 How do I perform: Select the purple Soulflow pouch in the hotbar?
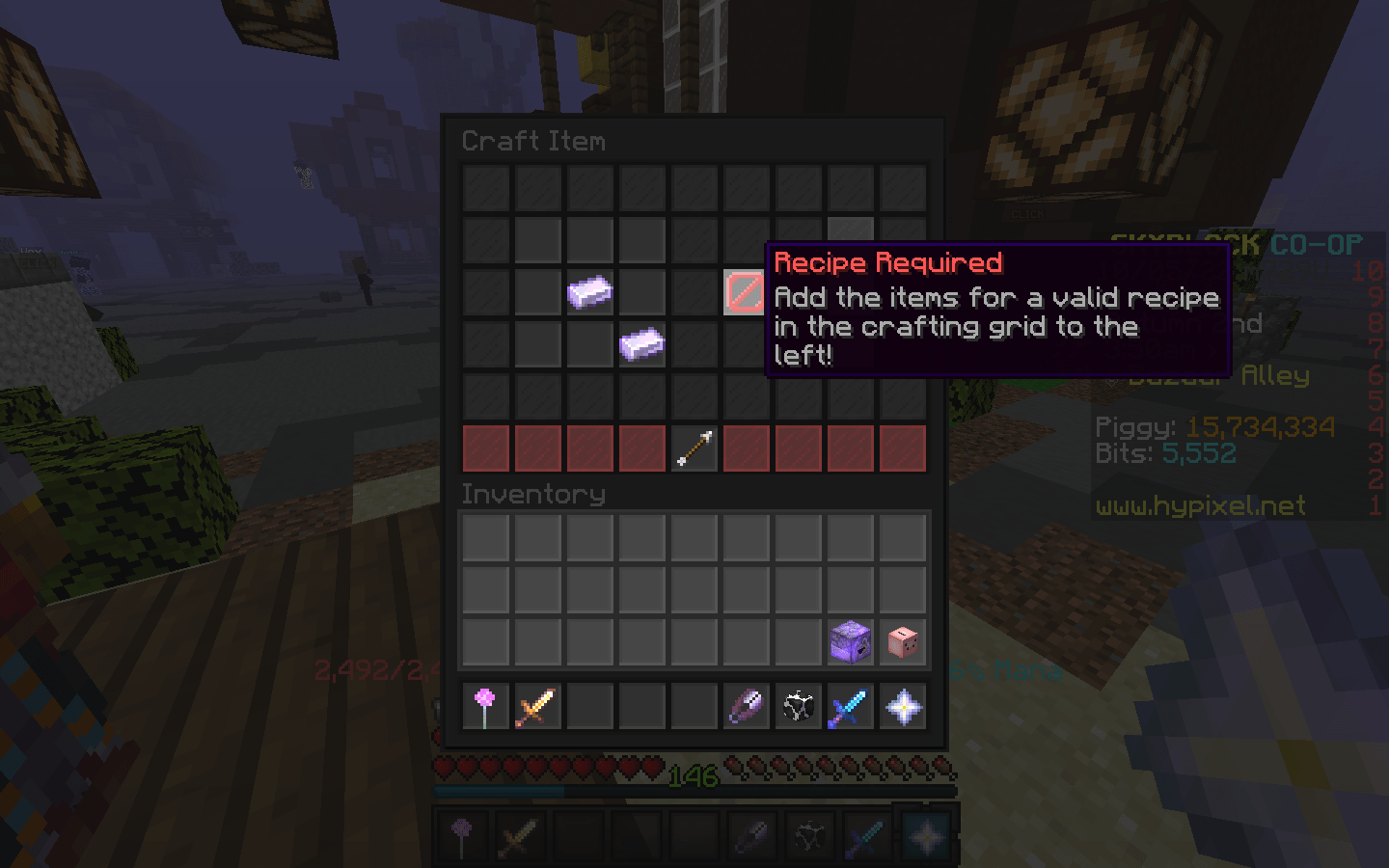pos(746,707)
